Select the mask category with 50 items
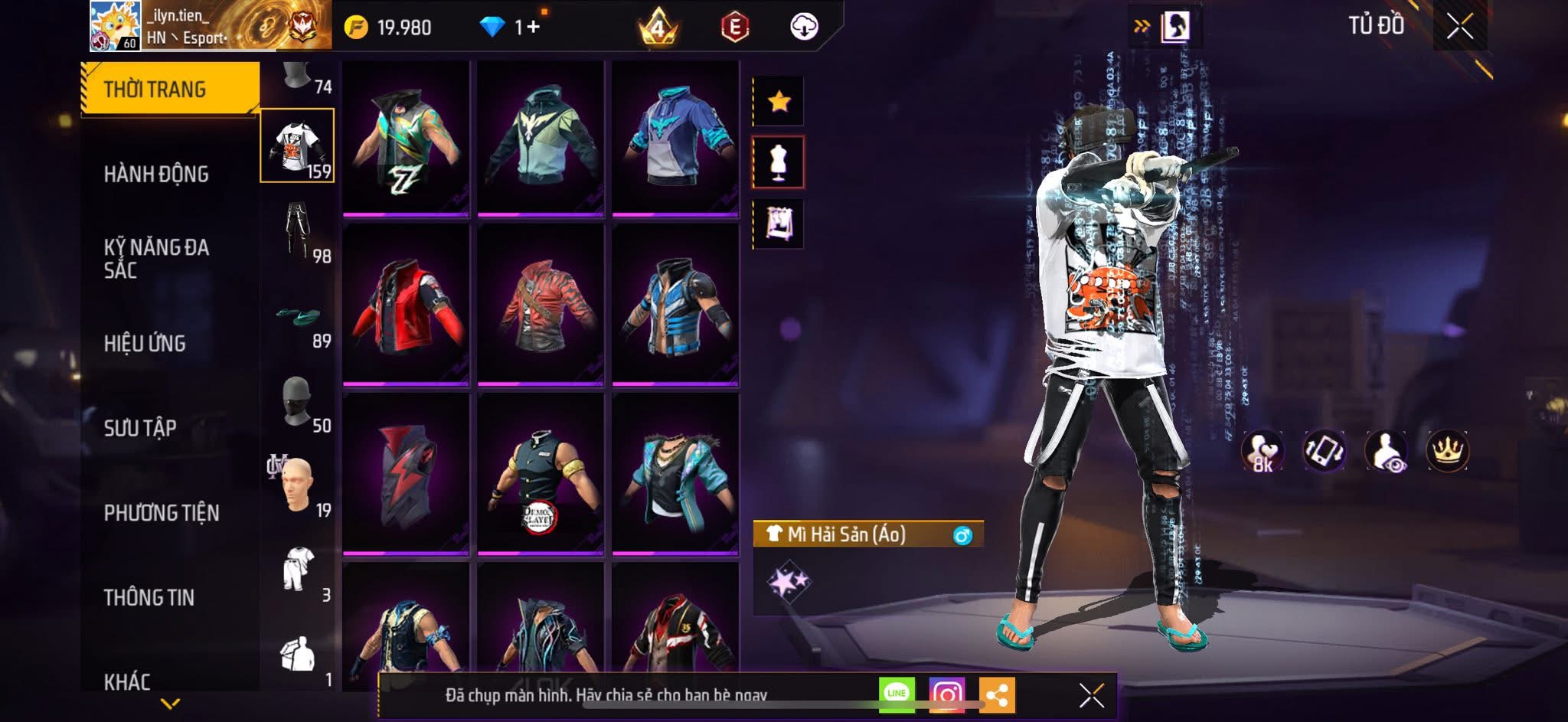1568x722 pixels. click(299, 402)
